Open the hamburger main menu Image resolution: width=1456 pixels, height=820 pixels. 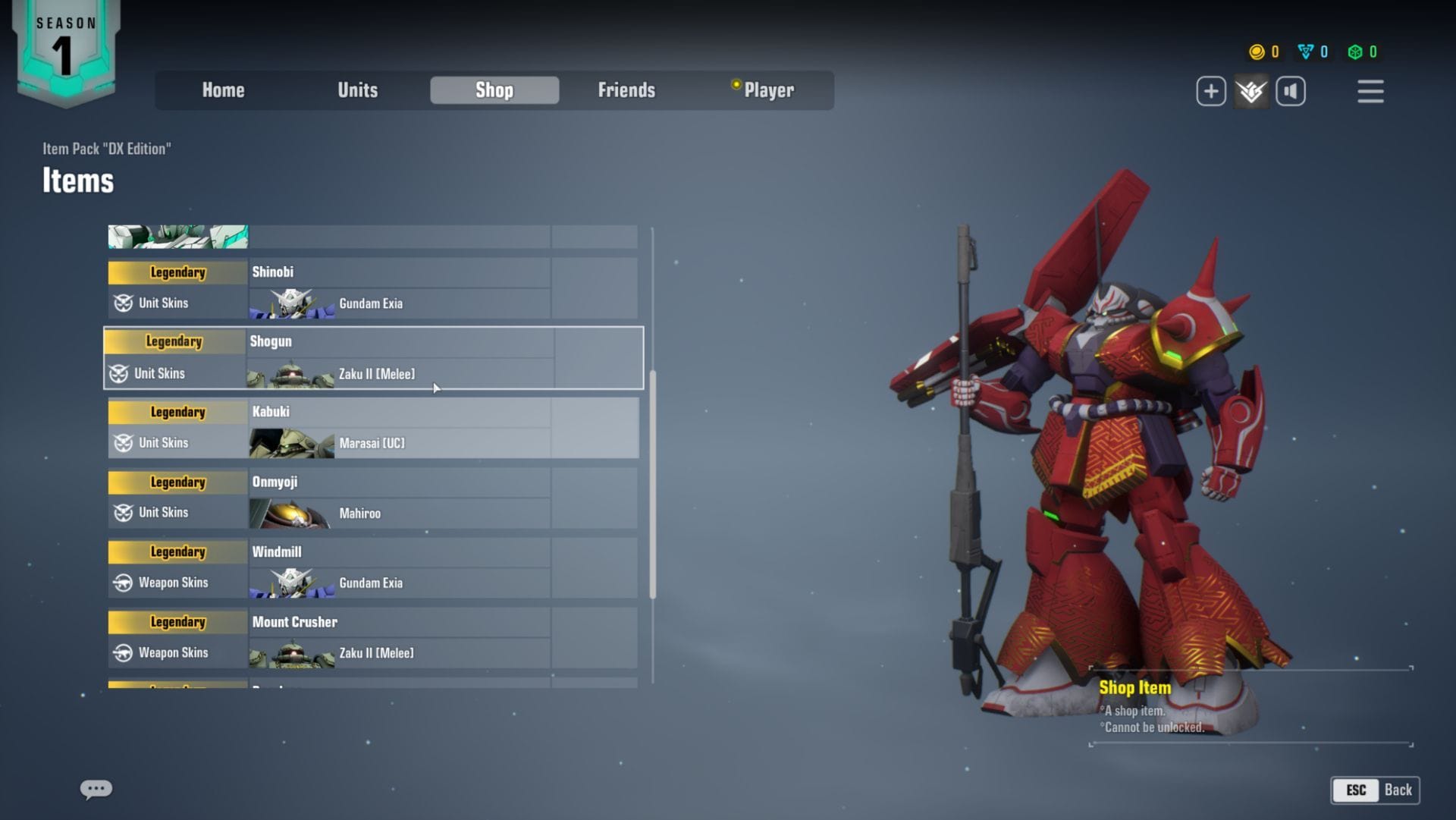(1370, 92)
